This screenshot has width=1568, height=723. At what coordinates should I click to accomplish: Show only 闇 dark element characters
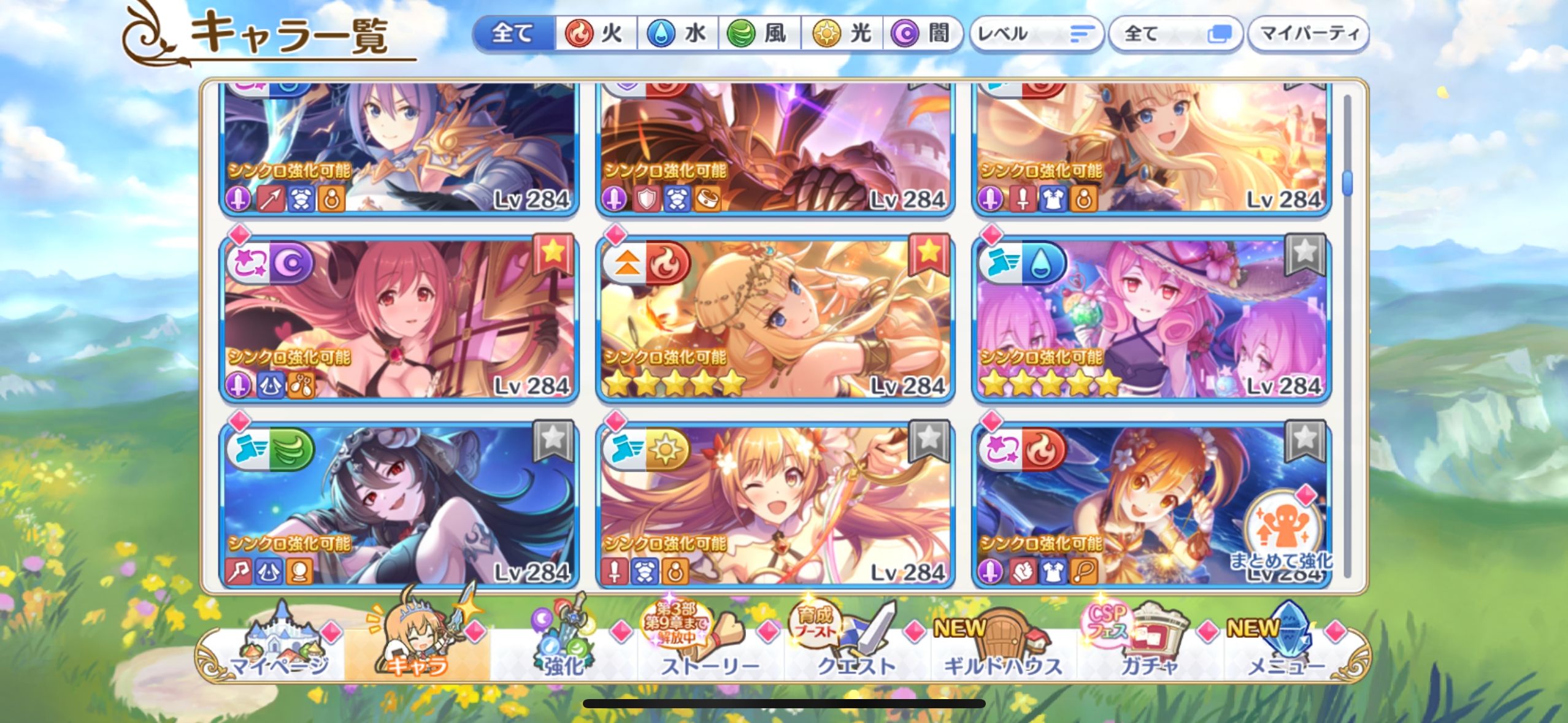point(921,33)
